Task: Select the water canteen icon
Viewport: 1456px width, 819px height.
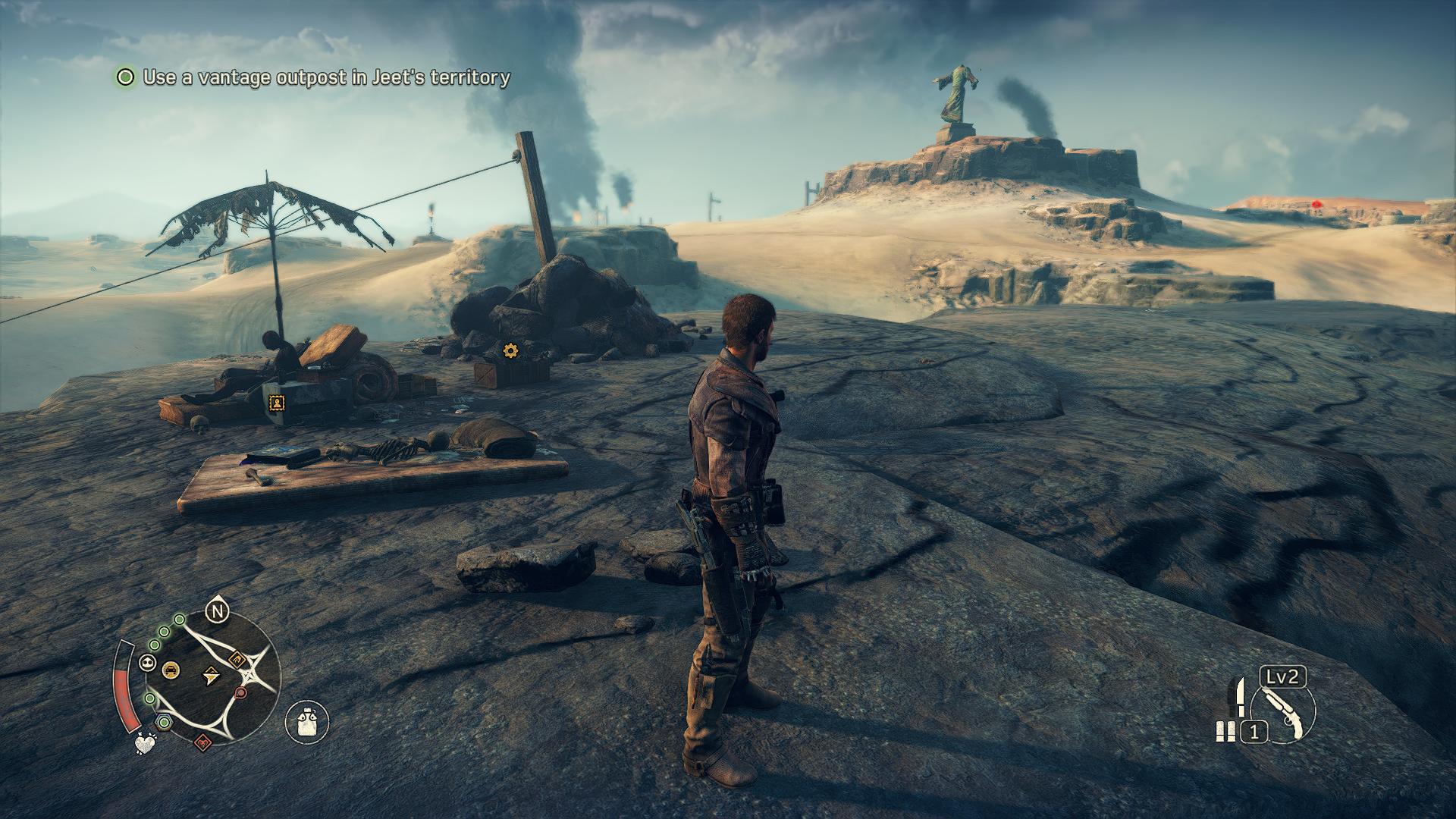Action: (306, 721)
